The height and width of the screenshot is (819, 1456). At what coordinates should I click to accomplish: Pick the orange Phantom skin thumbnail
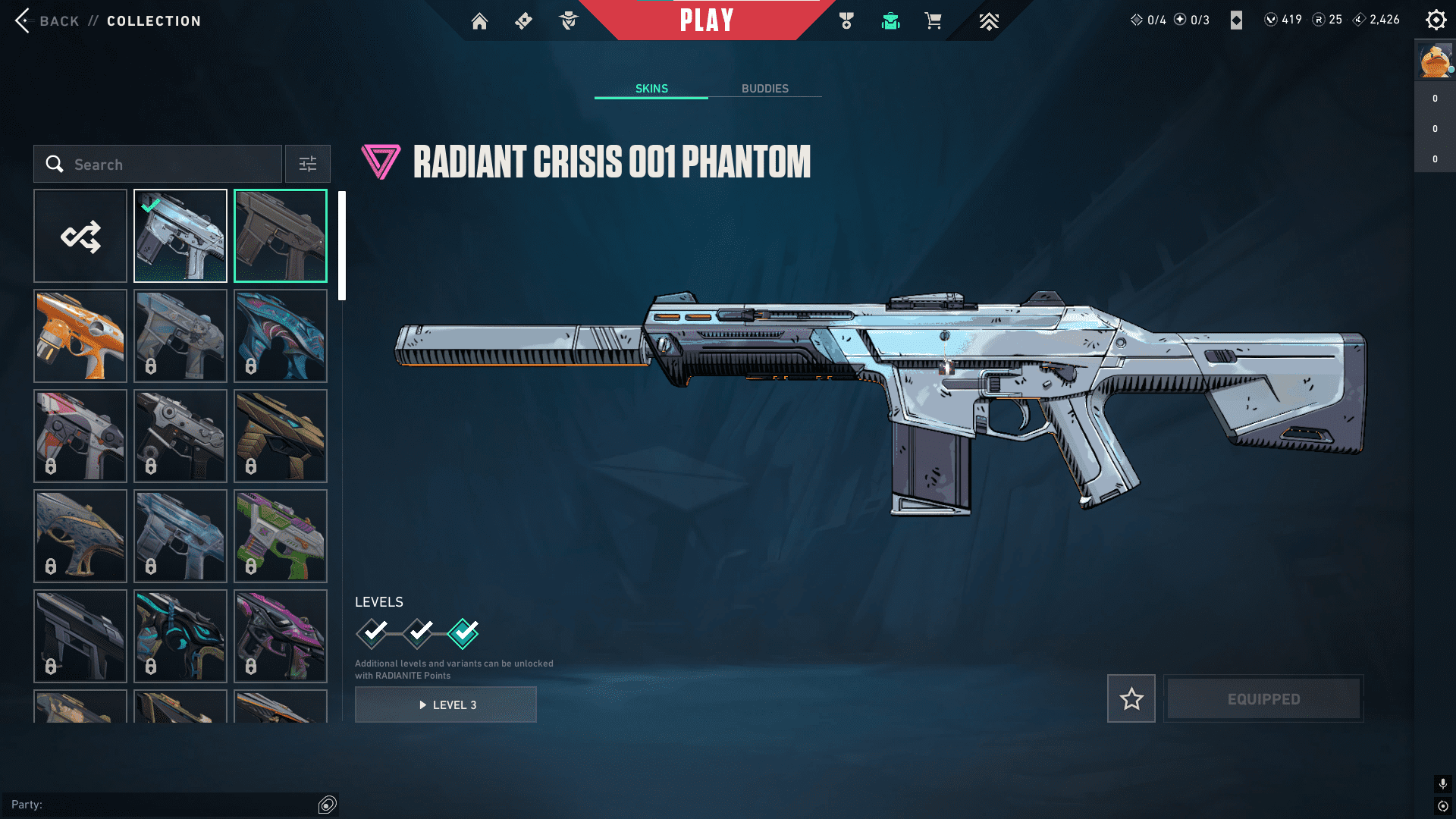80,336
